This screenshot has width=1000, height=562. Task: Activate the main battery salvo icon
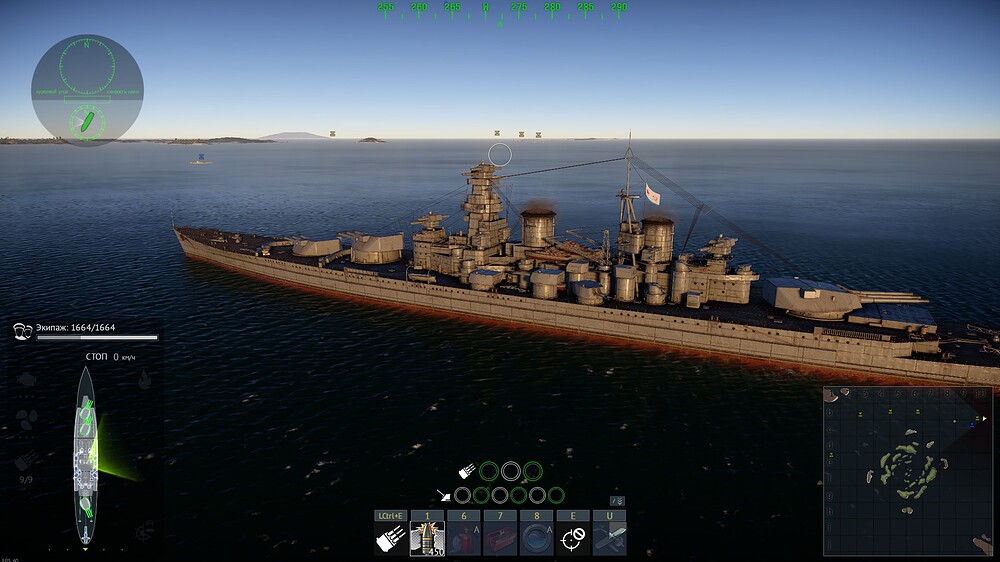391,538
